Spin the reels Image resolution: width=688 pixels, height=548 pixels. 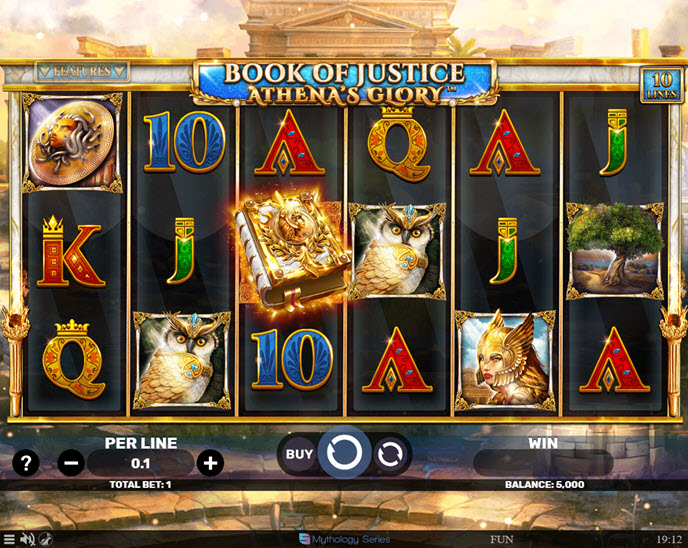[x=345, y=454]
